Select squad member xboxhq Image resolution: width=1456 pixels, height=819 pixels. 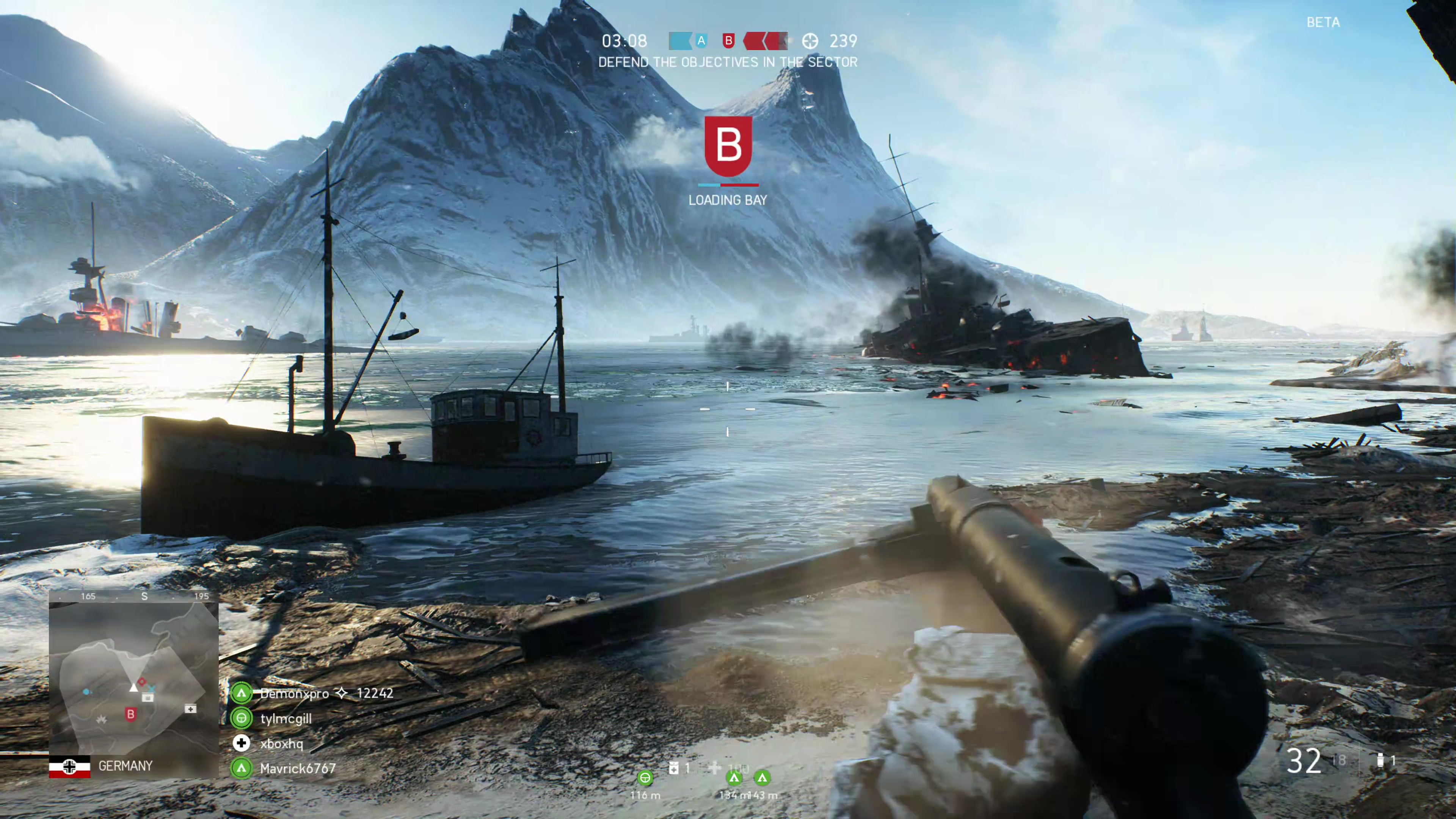281,743
